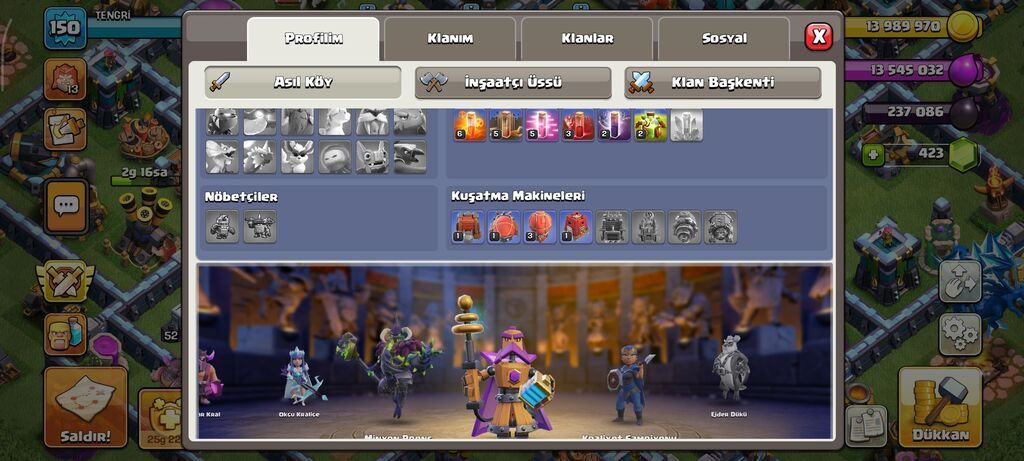
Task: Open the settings gear menu
Action: [959, 334]
